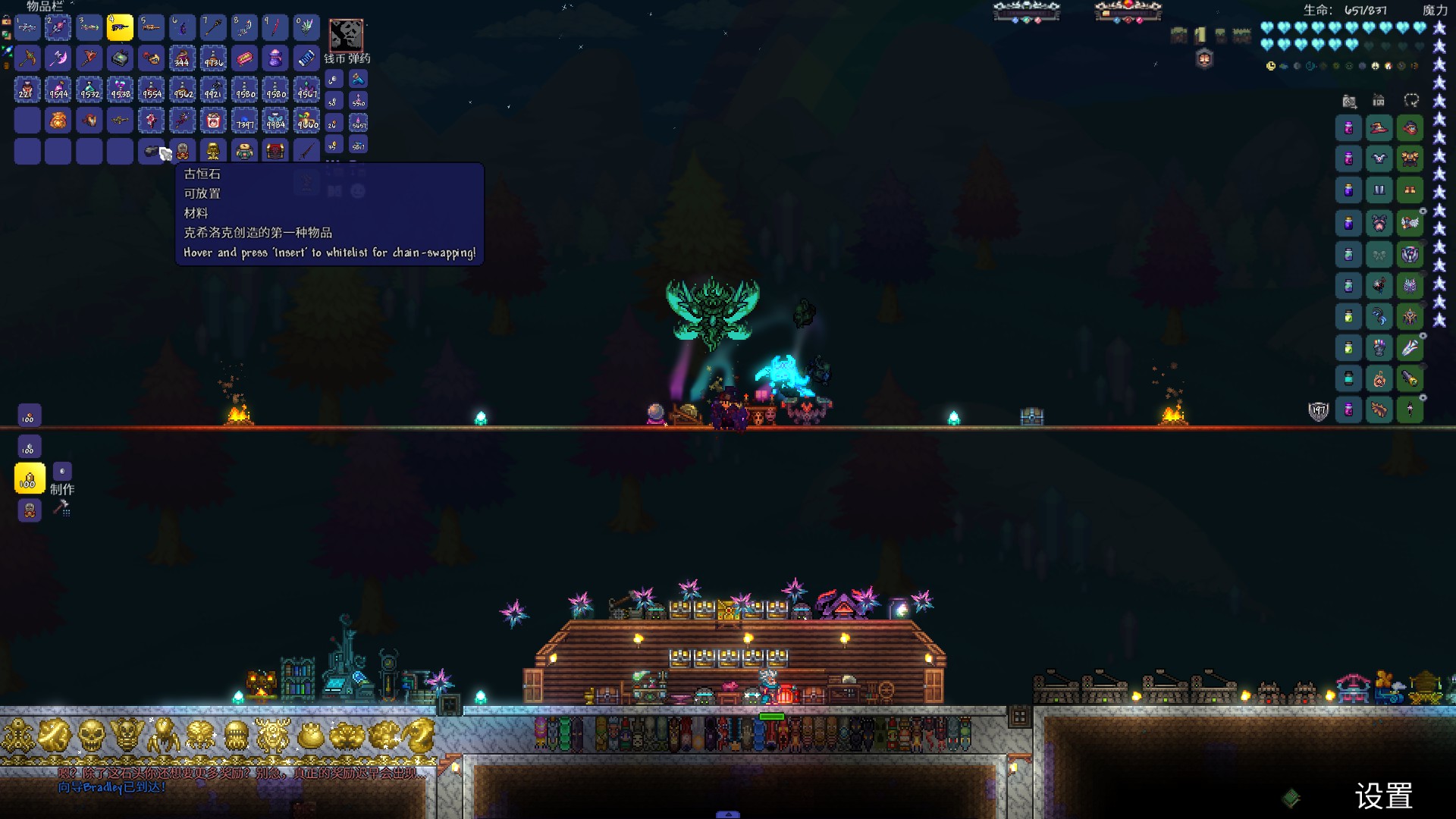Image resolution: width=1456 pixels, height=819 pixels.
Task: Click the wizard hat vanity slot
Action: [x=1379, y=128]
